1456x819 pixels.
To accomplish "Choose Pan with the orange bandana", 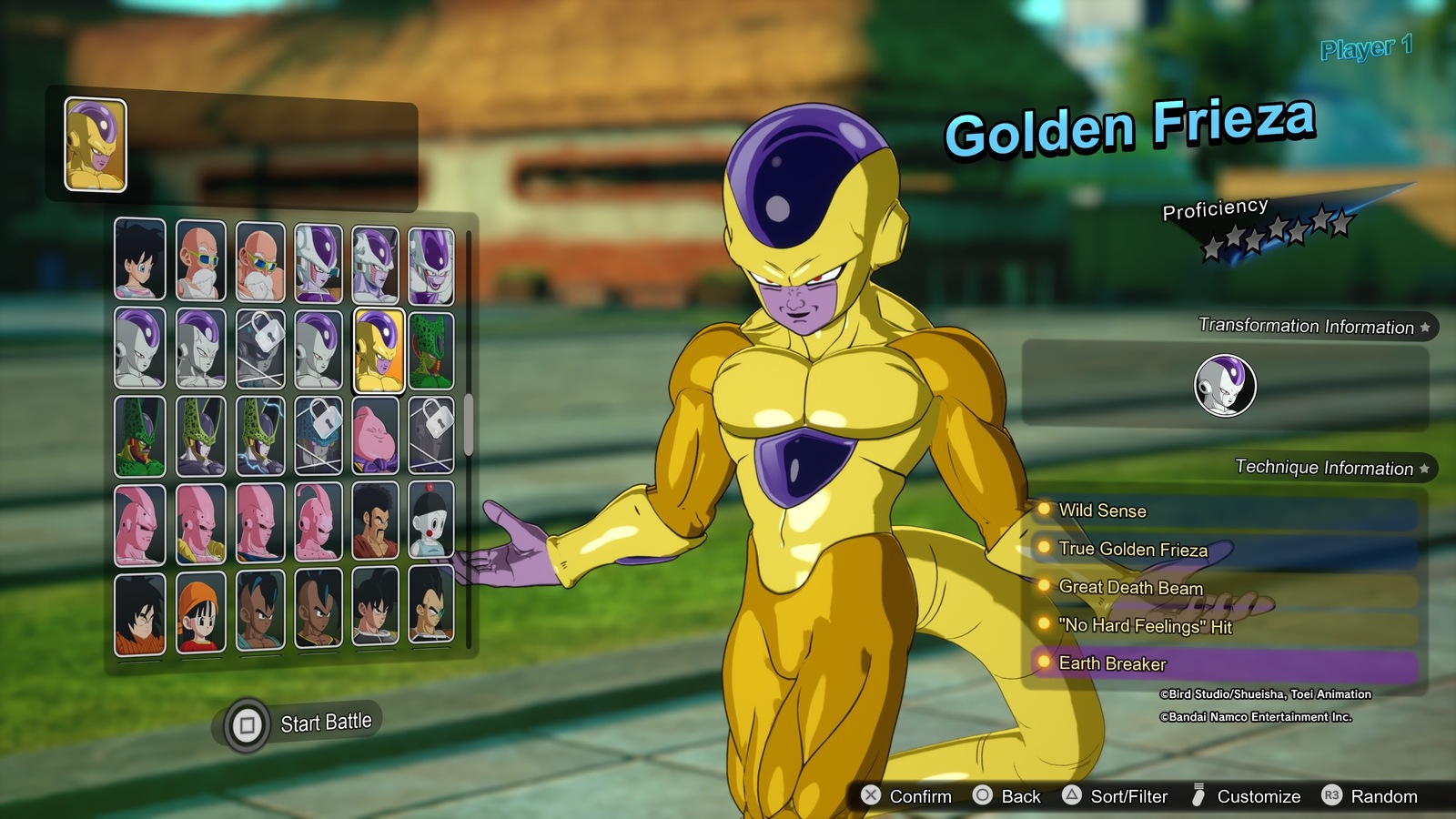I will point(200,612).
